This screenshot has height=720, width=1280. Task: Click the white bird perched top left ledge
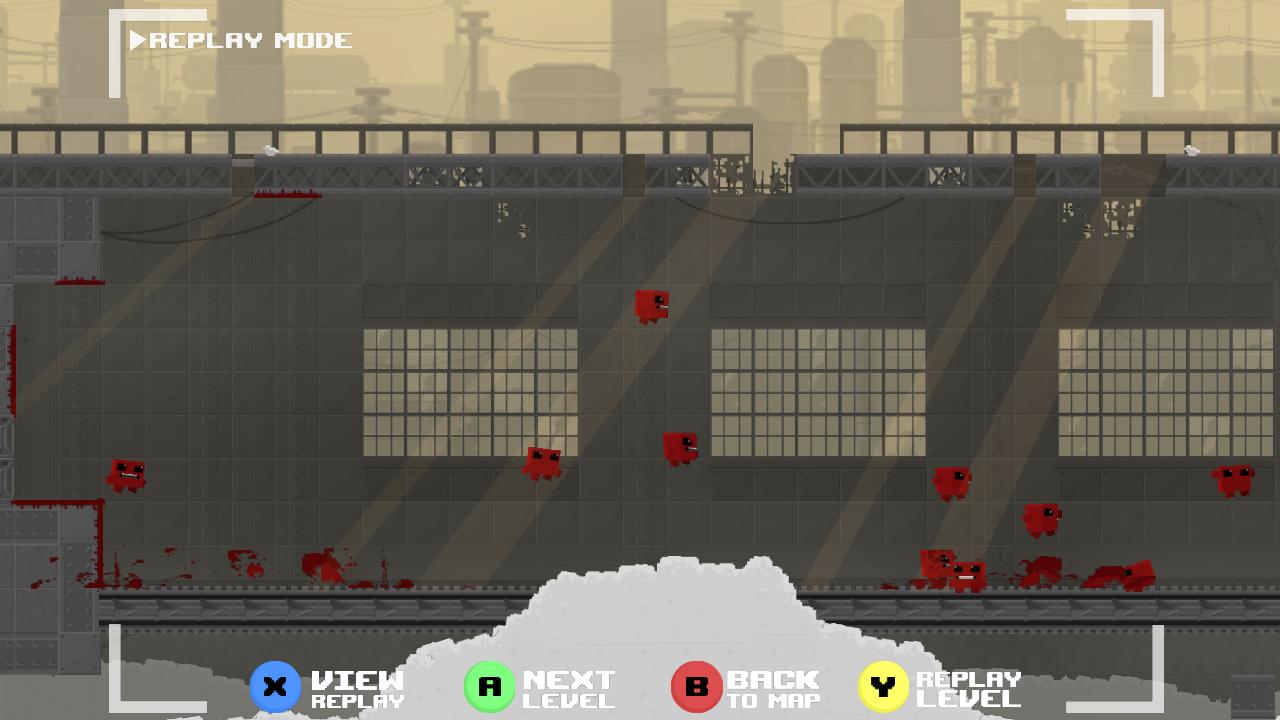tap(268, 150)
